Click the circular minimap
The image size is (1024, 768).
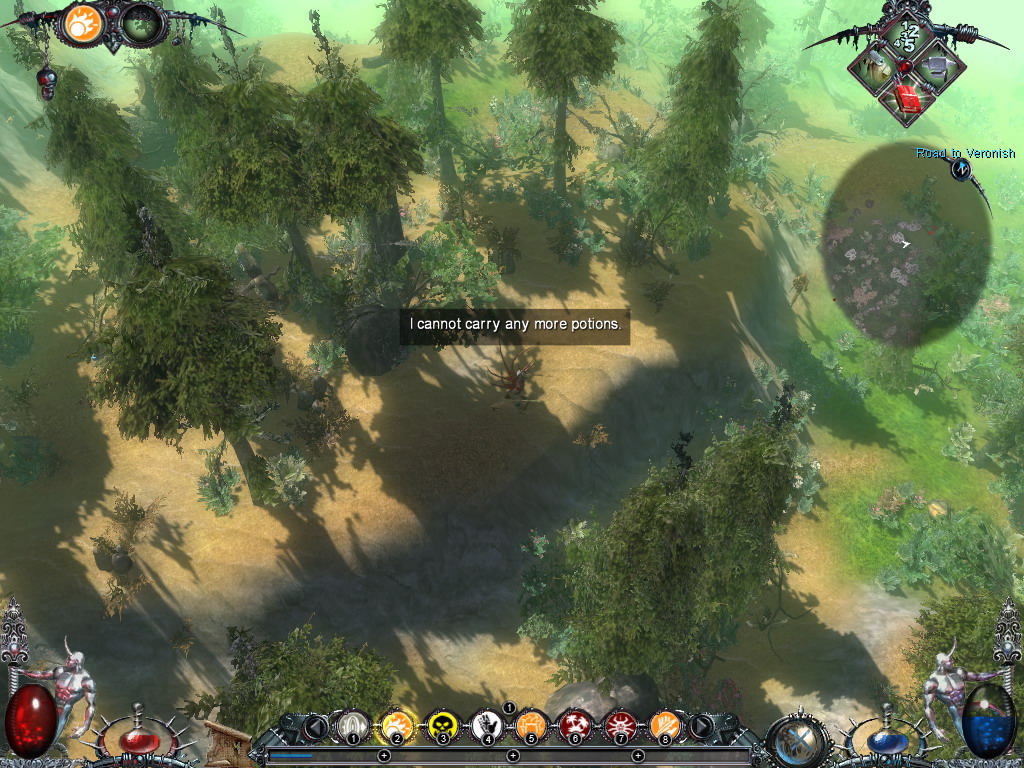point(906,245)
